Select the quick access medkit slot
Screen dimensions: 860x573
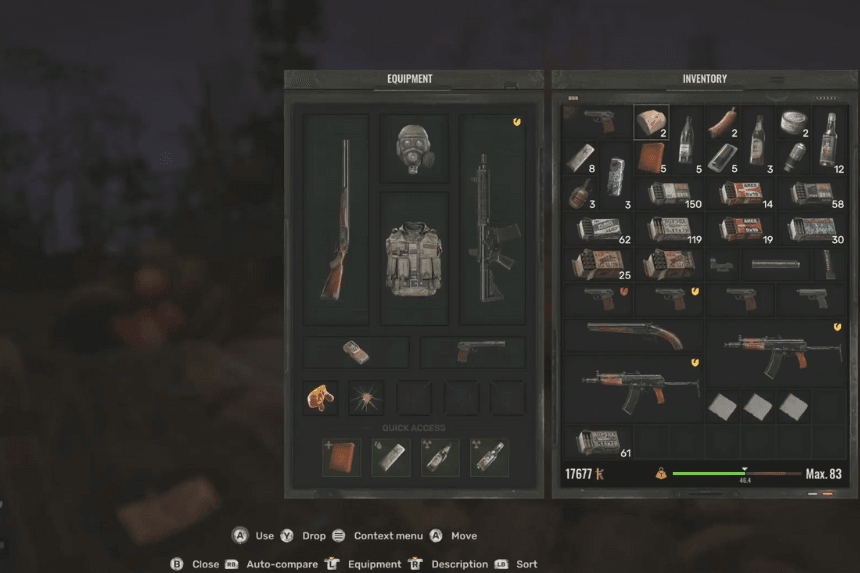click(x=342, y=457)
